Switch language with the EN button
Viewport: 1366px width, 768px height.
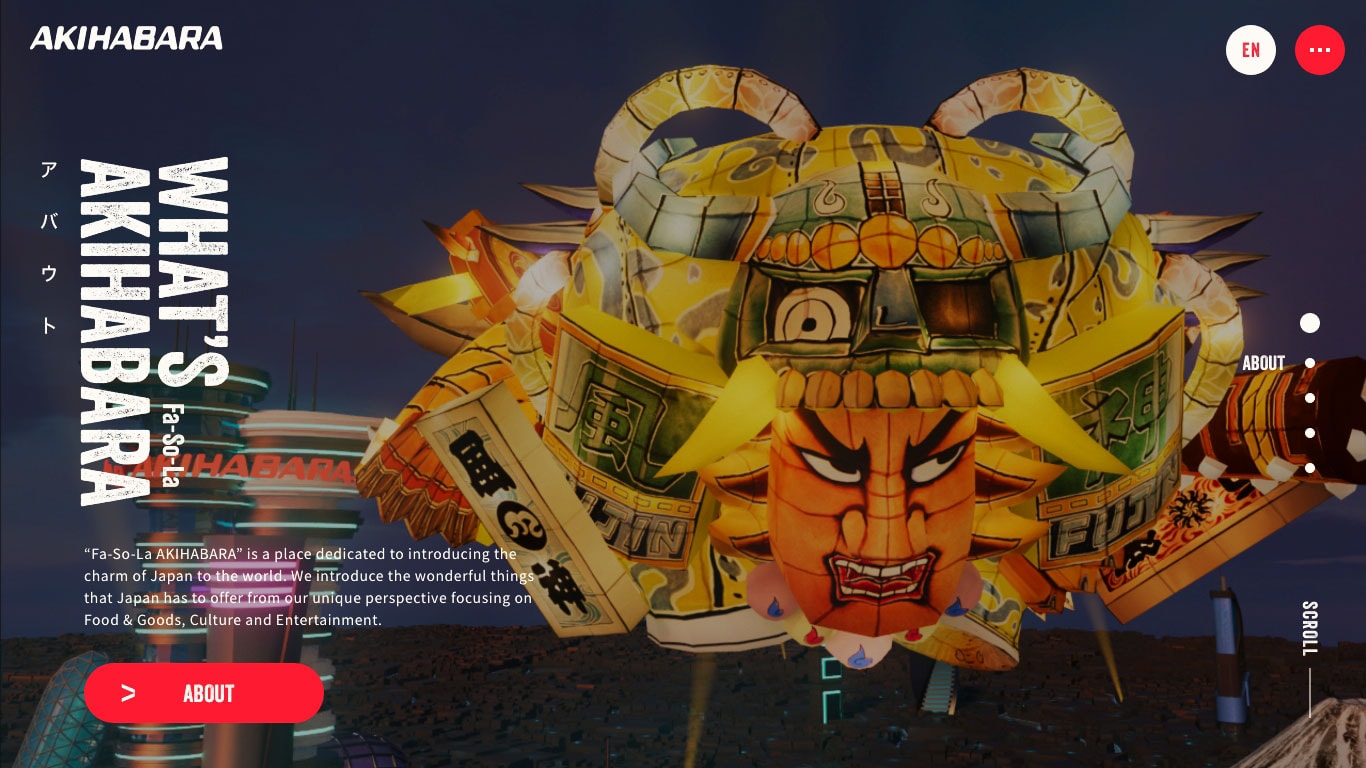click(1251, 50)
